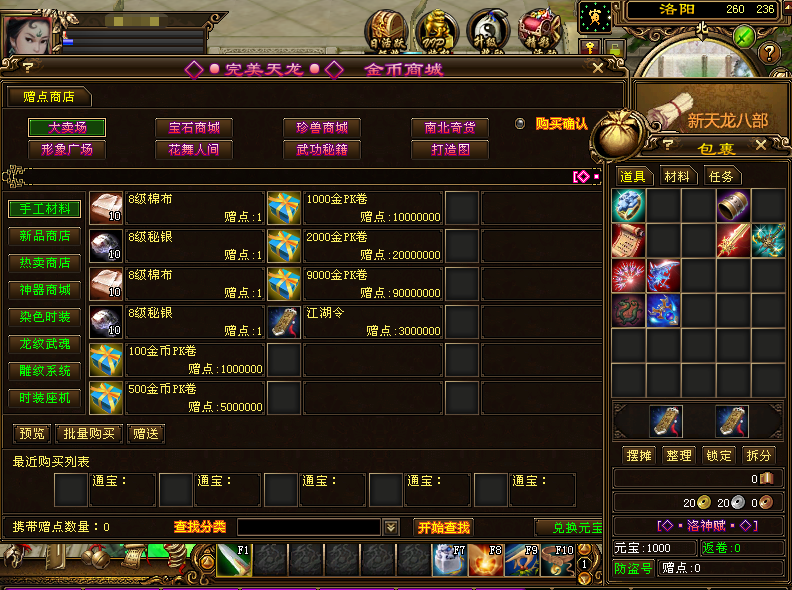Click the 整理 sort bag button

pyautogui.click(x=679, y=455)
